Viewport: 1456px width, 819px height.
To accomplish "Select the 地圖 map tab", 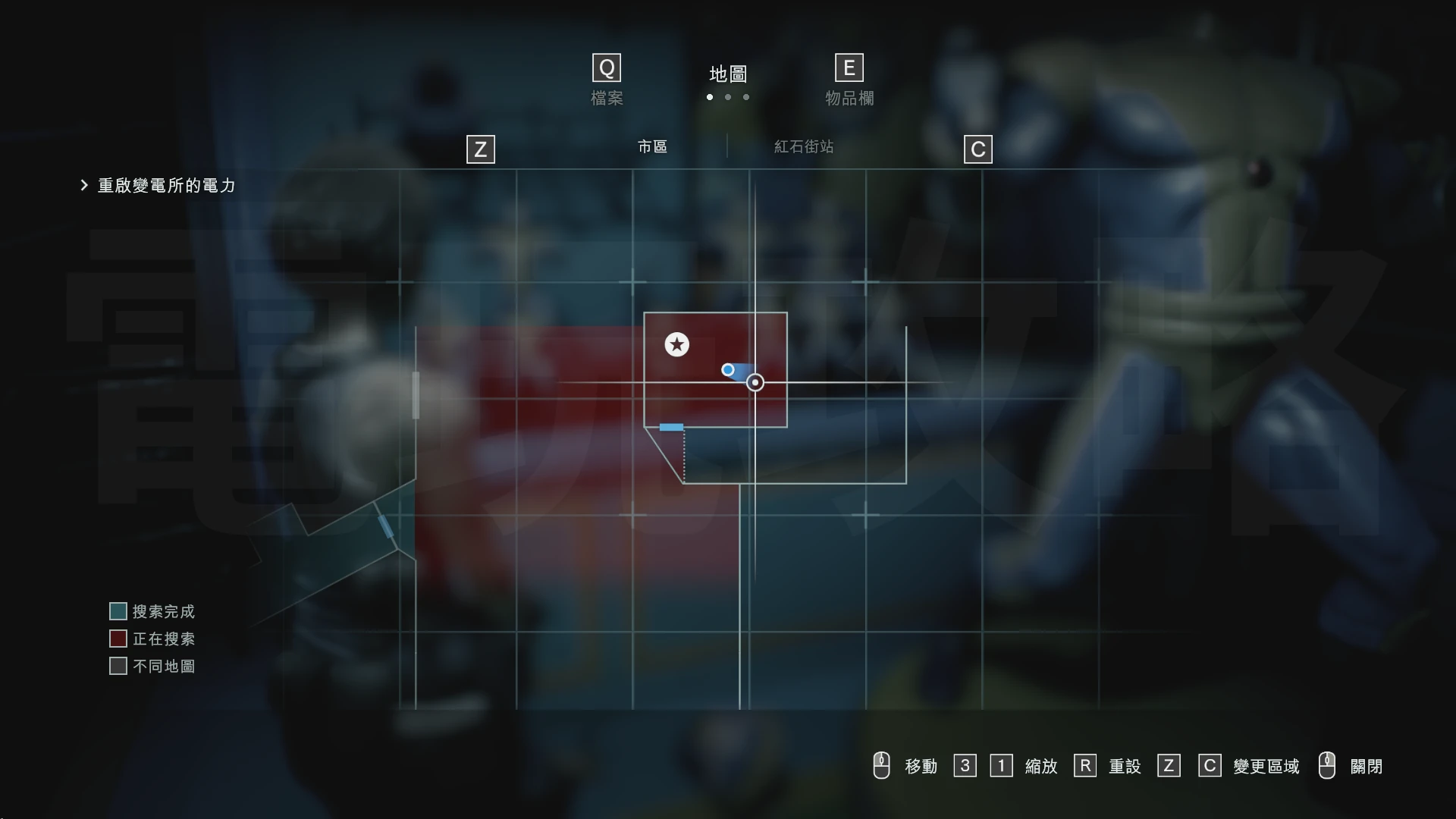I will coord(728,74).
